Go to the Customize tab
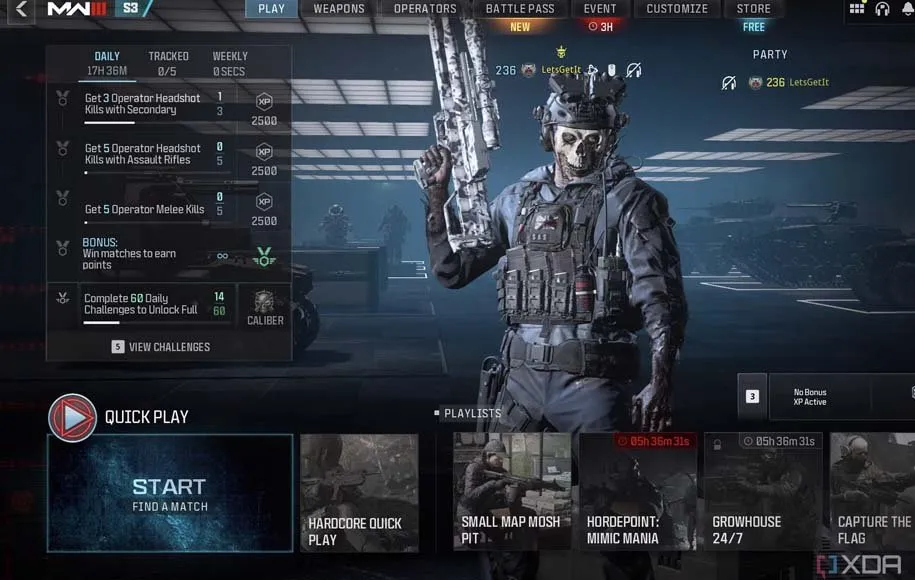 (677, 9)
